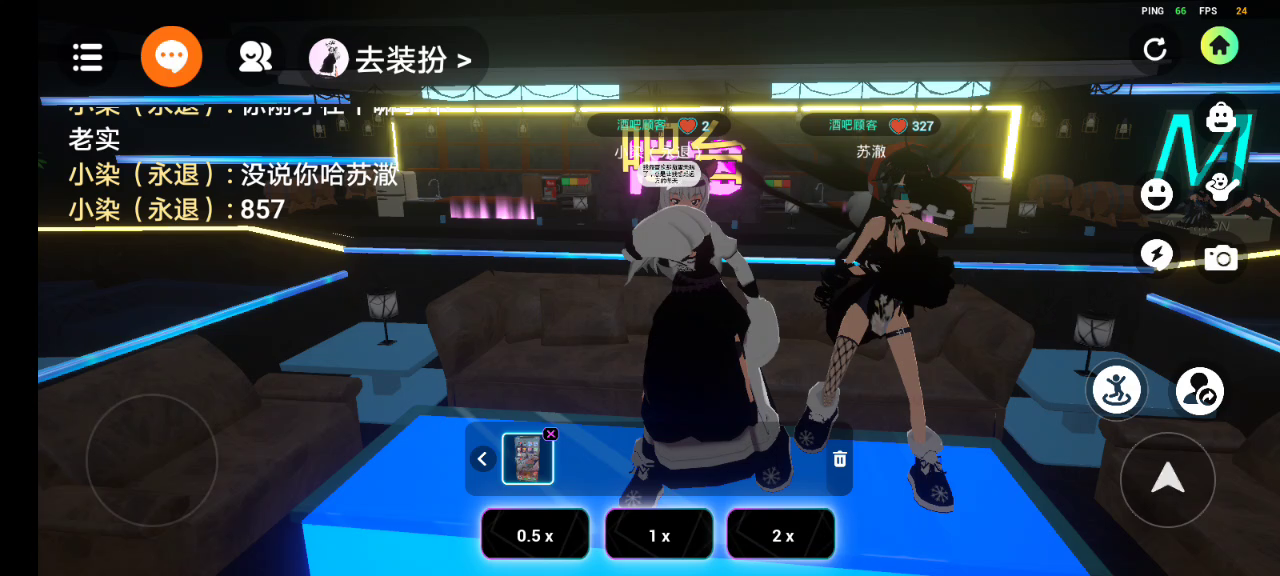1280x576 pixels.
Task: Select the 1 x speed option
Action: point(659,535)
